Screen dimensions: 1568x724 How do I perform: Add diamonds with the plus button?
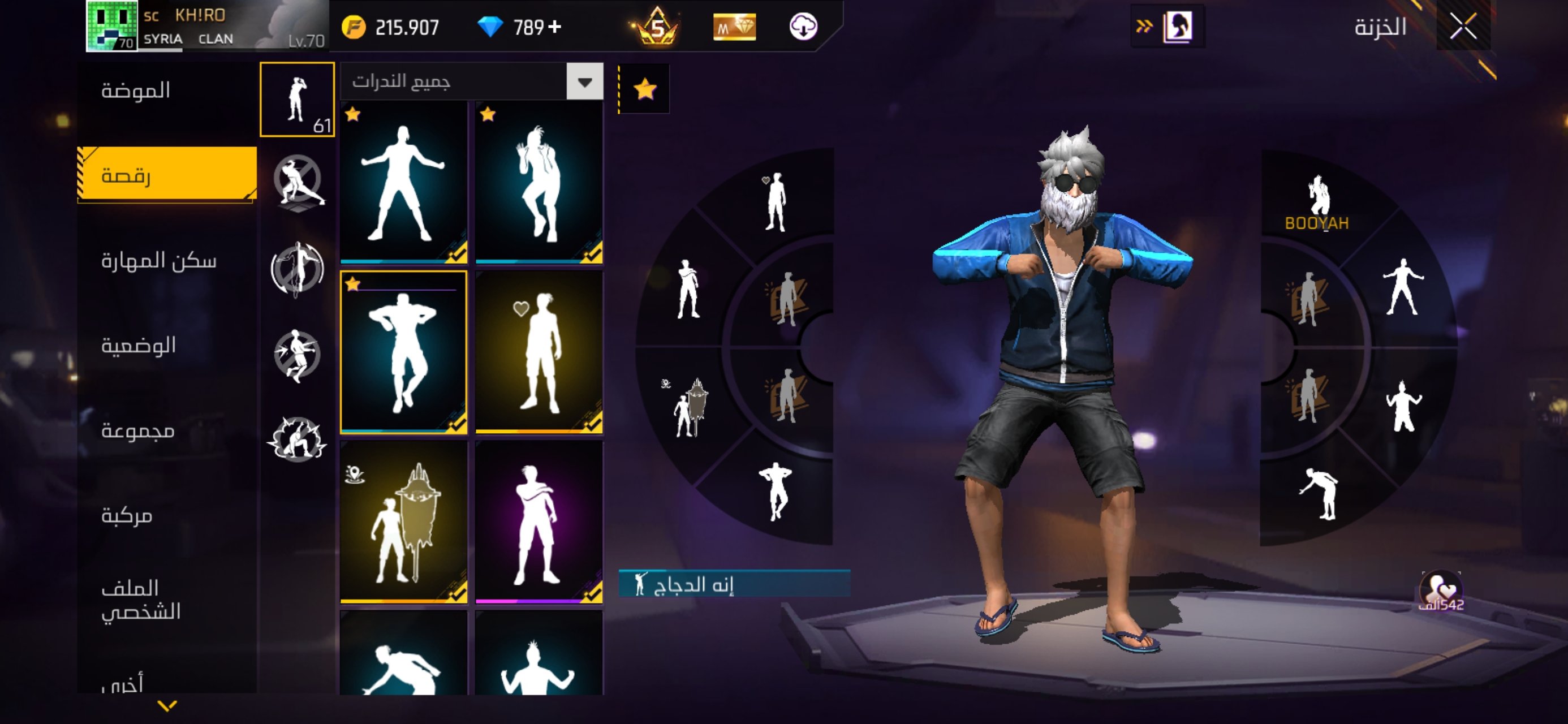coord(554,27)
